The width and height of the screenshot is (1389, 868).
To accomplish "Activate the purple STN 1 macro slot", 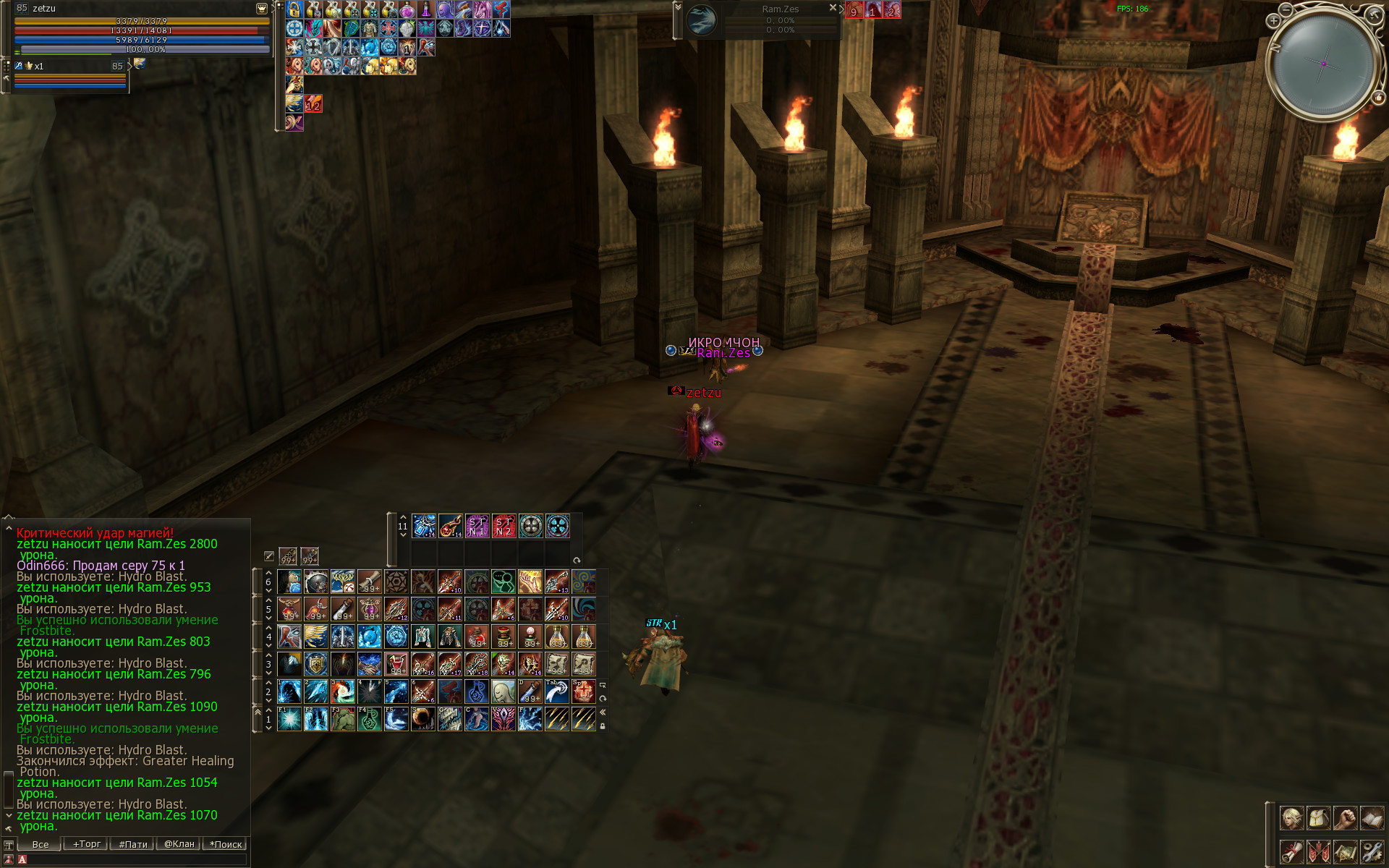I will click(x=477, y=527).
